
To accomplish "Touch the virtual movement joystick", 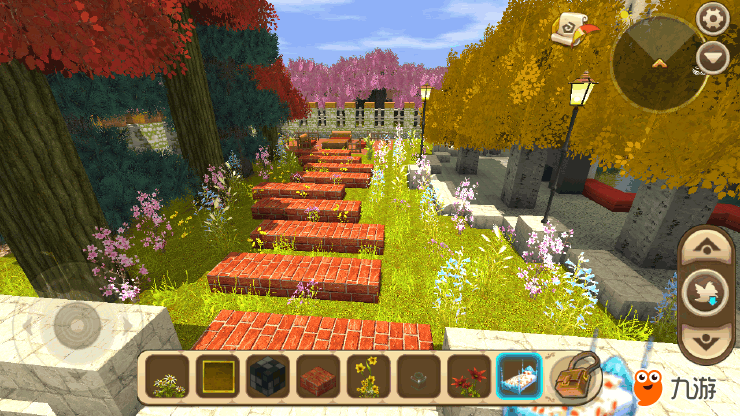I will point(77,323).
